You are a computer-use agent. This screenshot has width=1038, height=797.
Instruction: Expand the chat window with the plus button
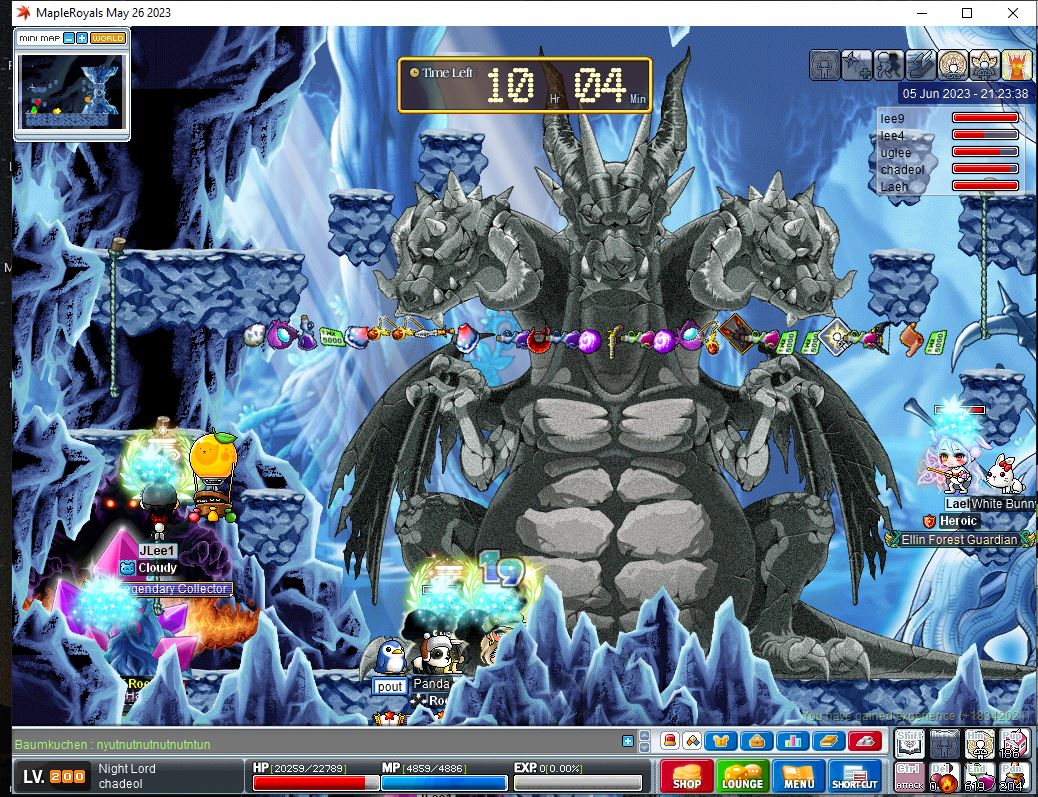click(x=628, y=741)
